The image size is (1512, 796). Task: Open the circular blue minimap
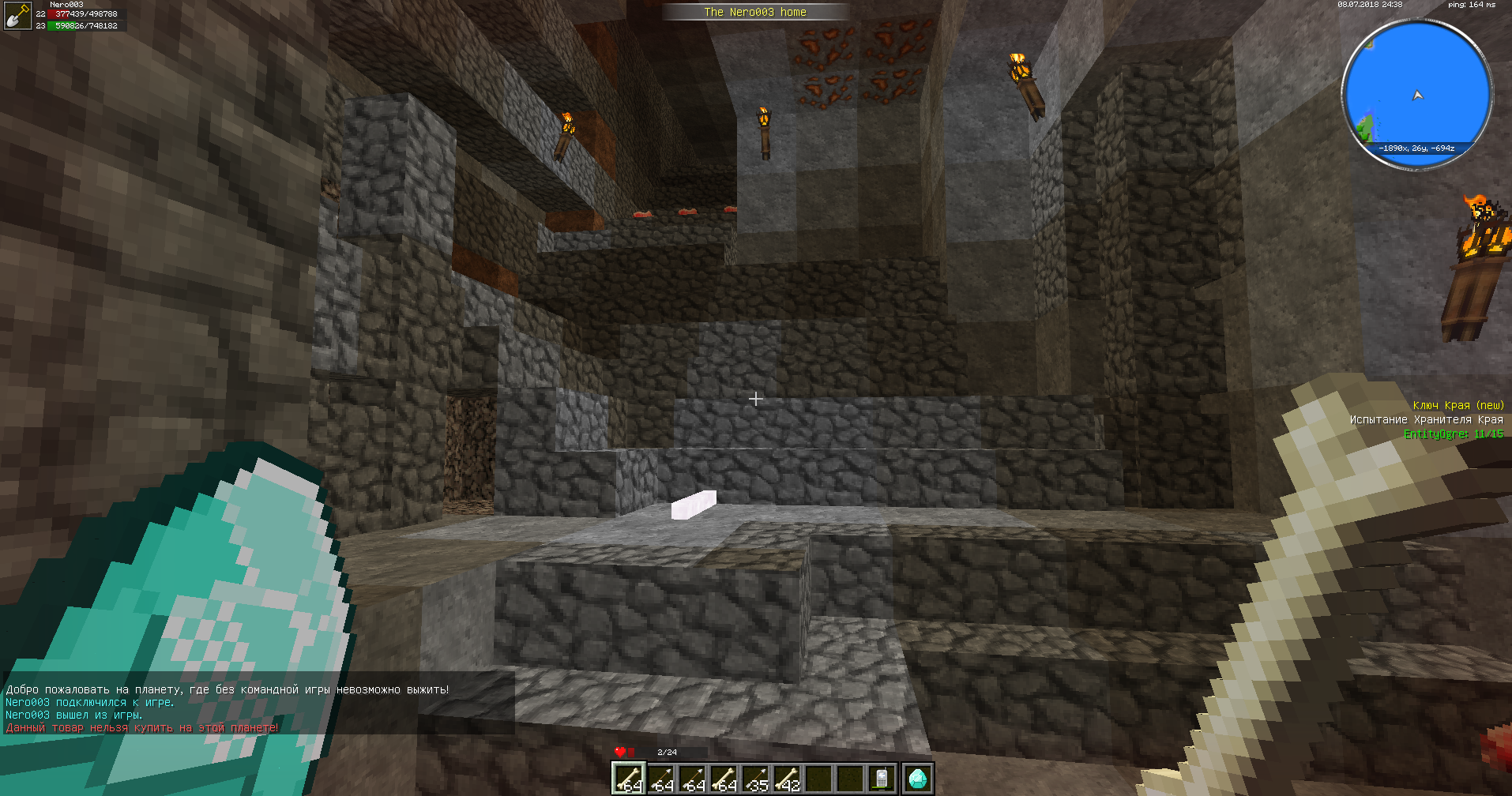pyautogui.click(x=1417, y=94)
